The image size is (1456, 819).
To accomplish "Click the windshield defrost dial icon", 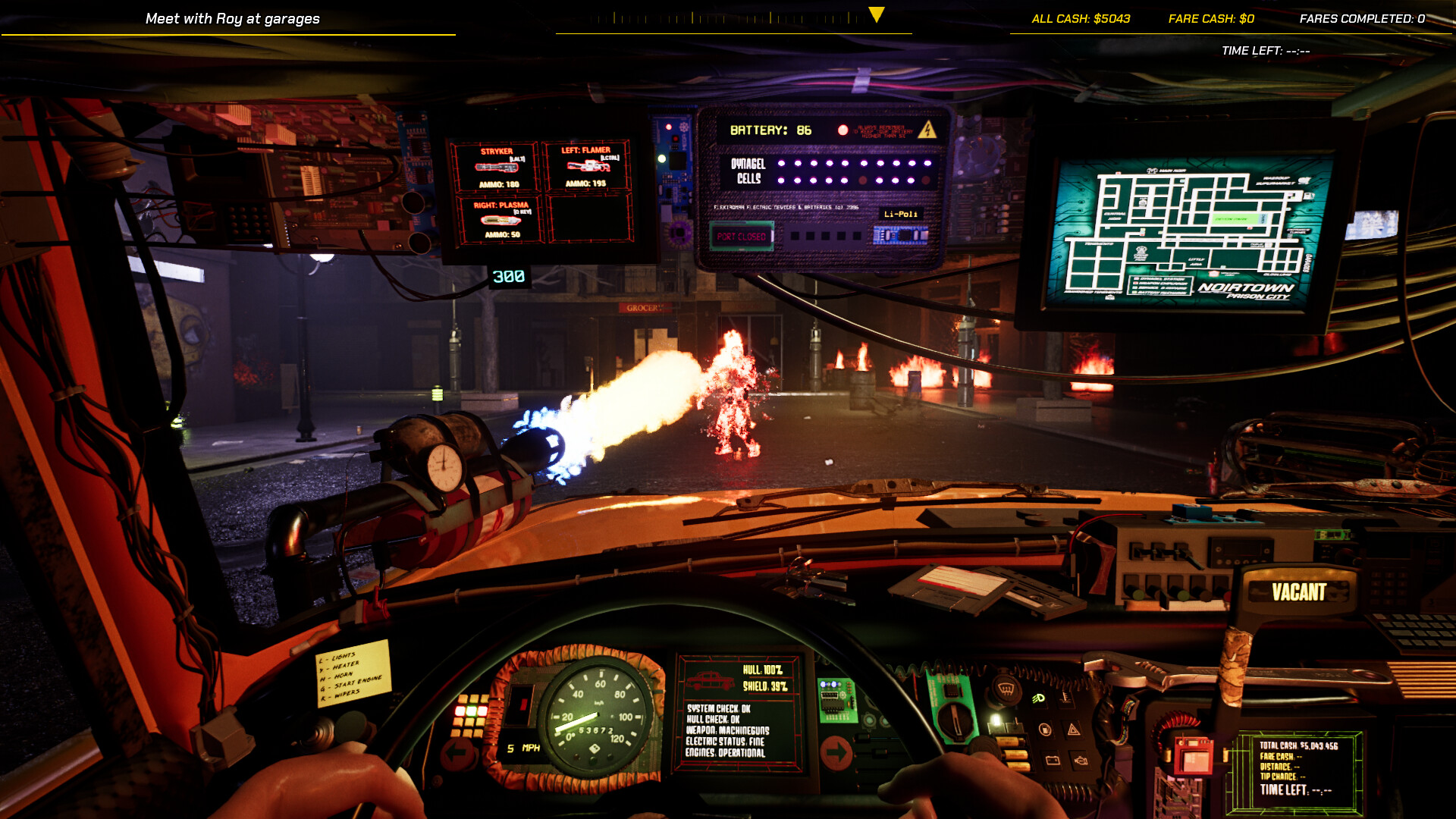I will pyautogui.click(x=1006, y=690).
